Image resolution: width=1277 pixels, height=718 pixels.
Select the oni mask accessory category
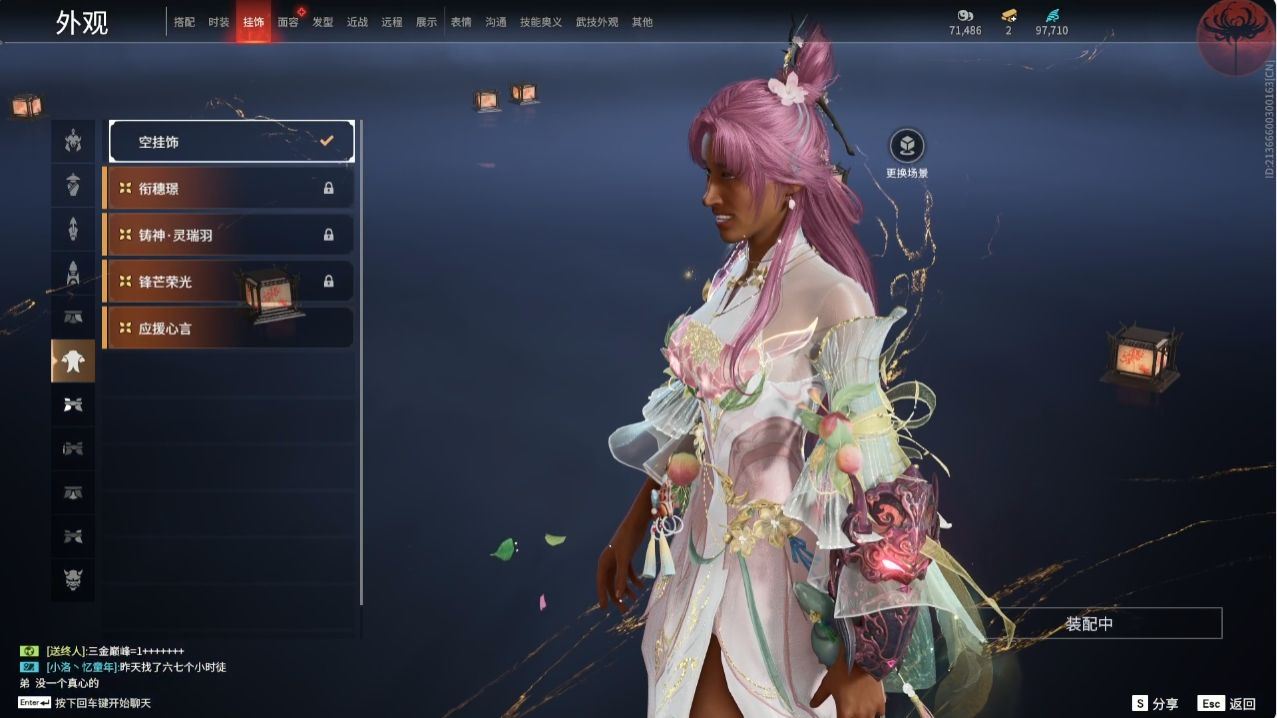click(73, 580)
